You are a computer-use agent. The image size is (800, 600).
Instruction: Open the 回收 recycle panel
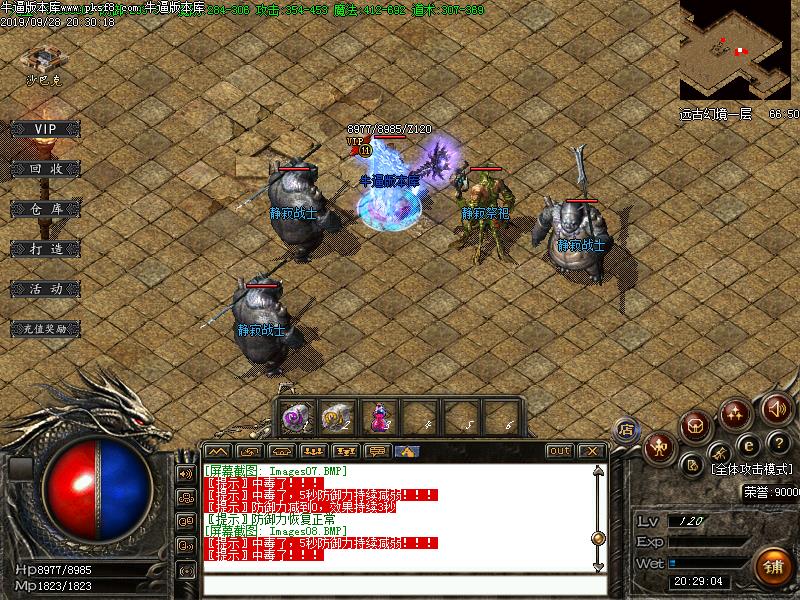click(46, 169)
